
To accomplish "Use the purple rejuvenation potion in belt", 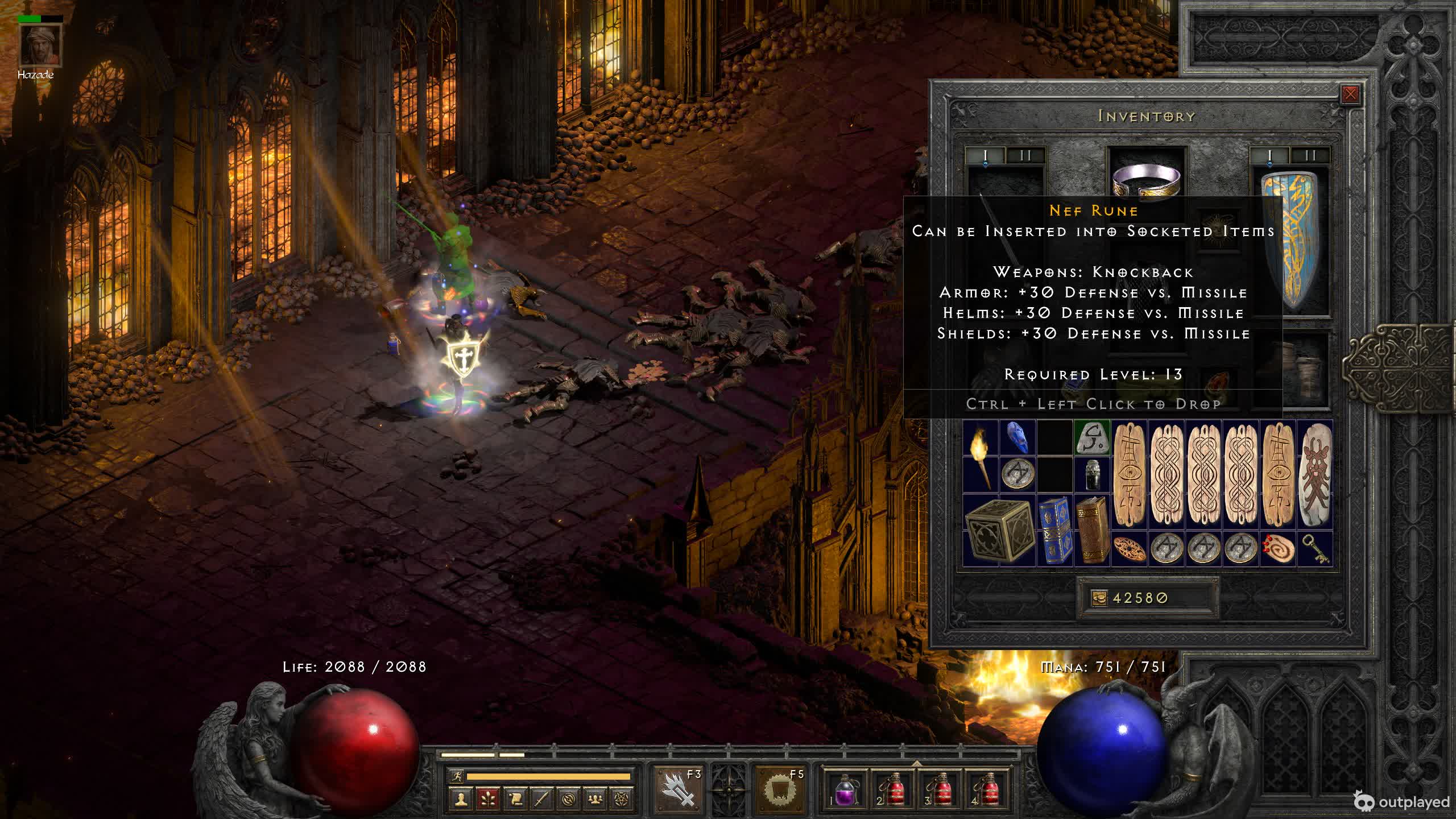I will [845, 790].
